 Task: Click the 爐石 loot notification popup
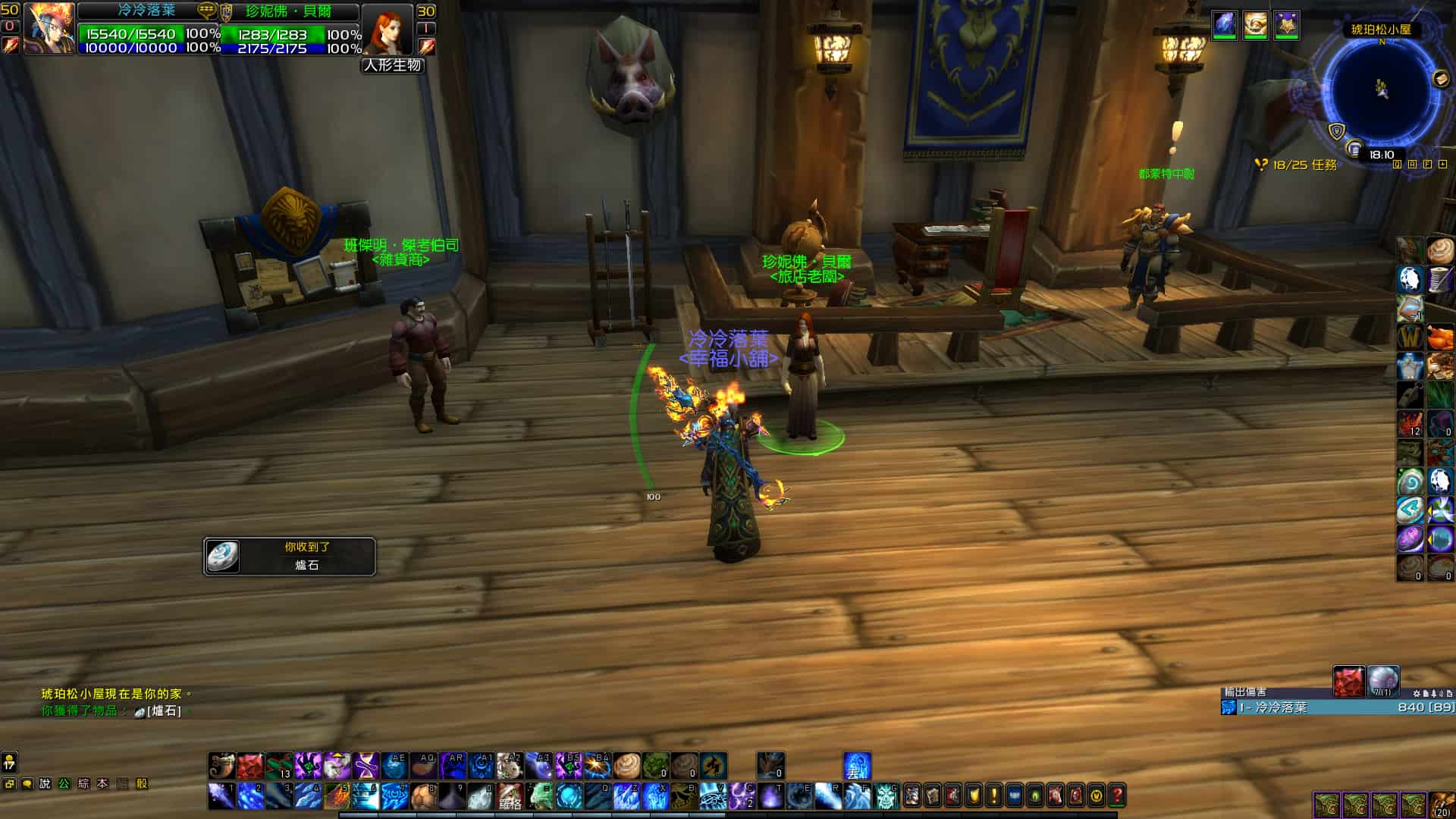[290, 557]
